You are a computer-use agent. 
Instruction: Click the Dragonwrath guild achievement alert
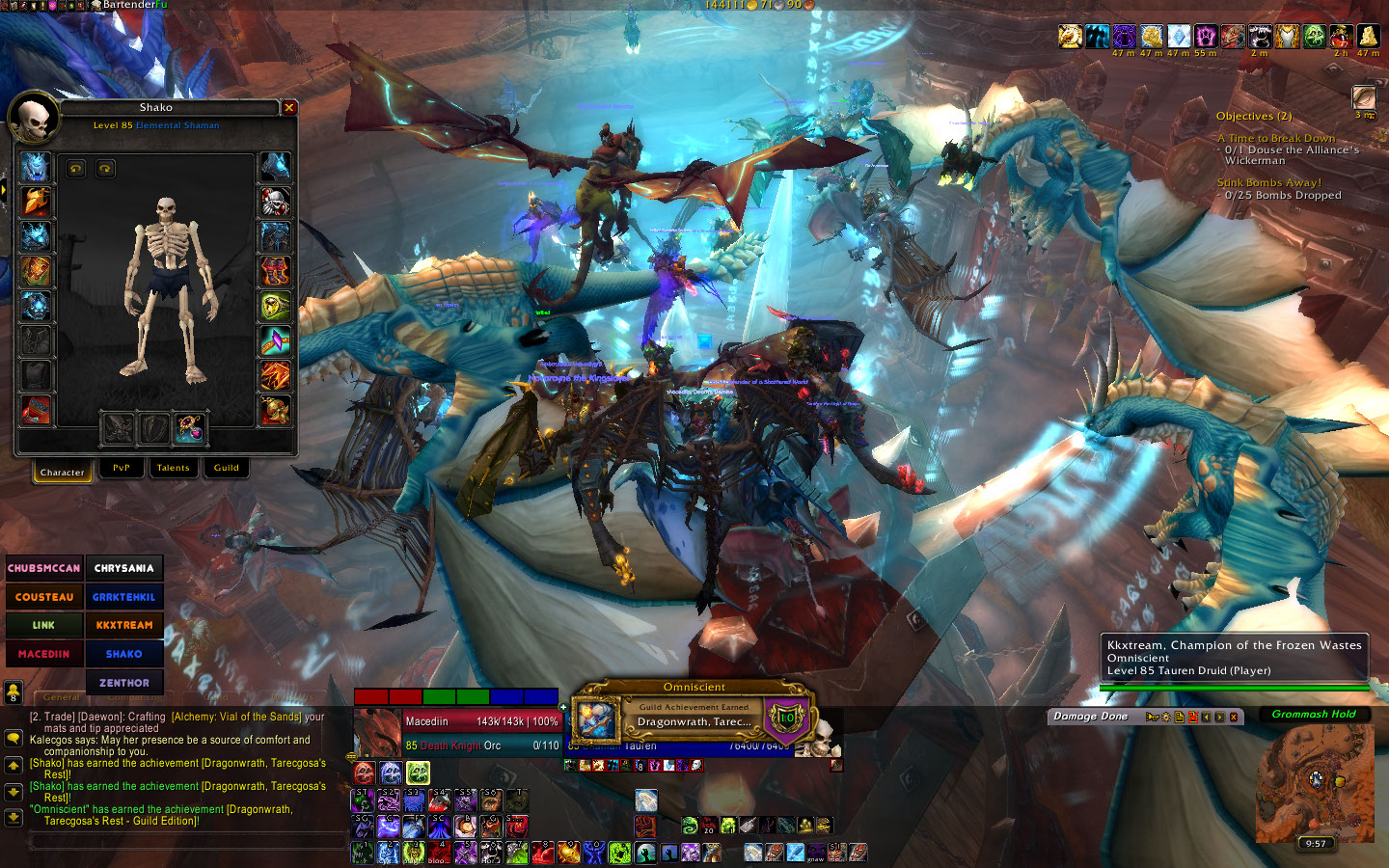point(694,716)
